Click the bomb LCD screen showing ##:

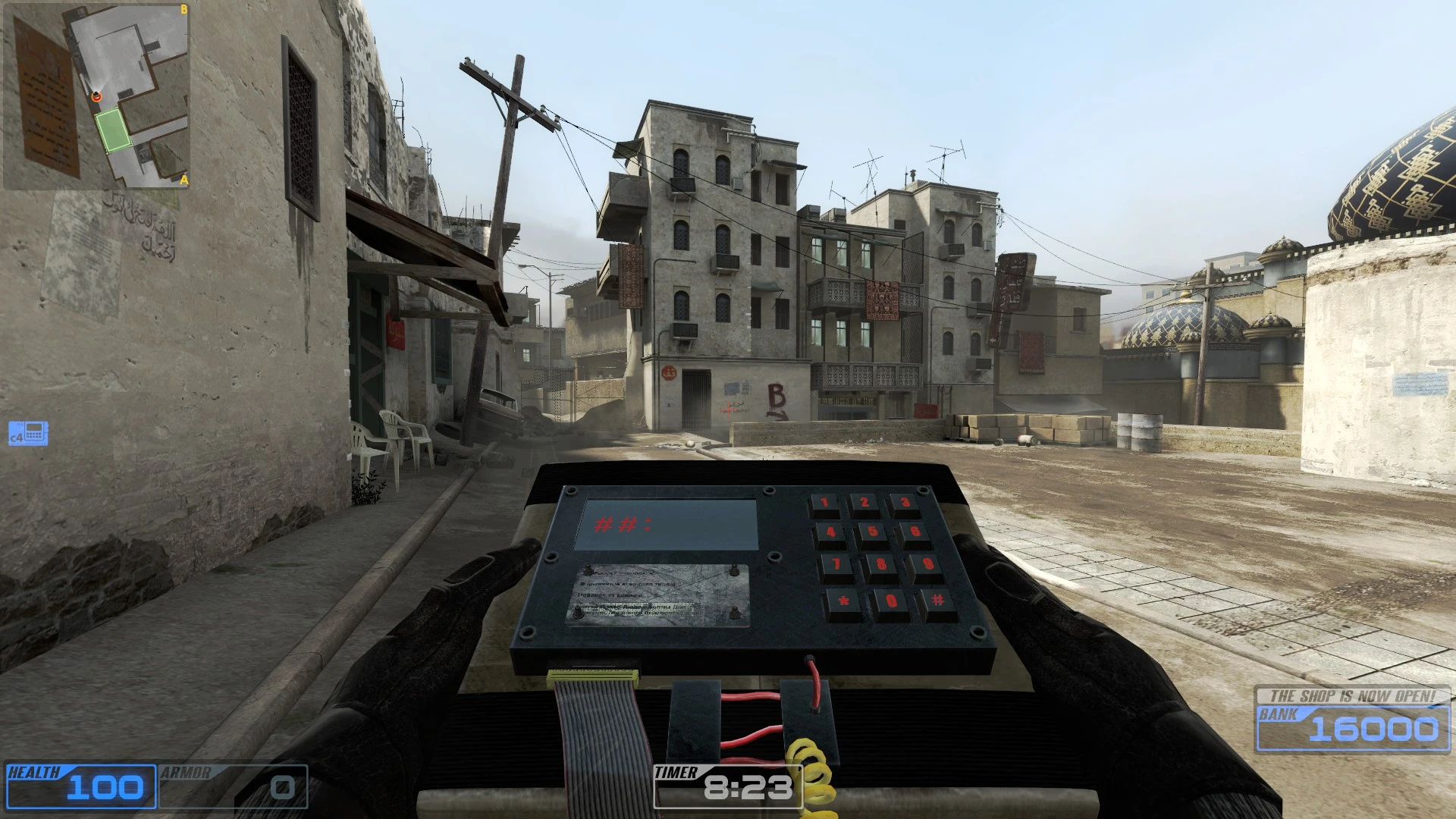point(667,523)
